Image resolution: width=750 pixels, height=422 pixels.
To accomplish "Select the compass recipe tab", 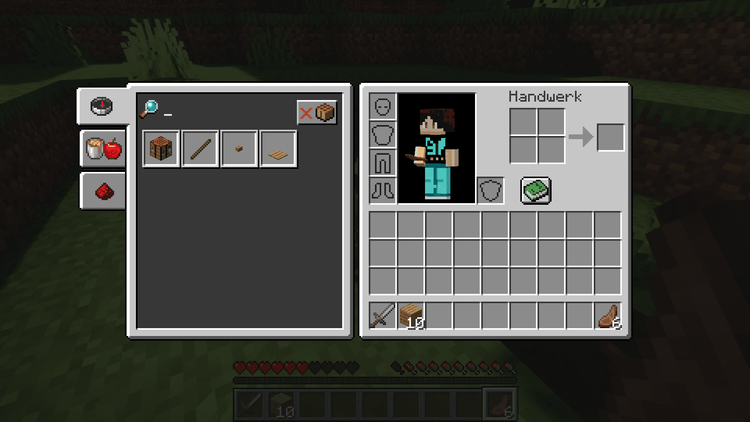I will pyautogui.click(x=101, y=106).
